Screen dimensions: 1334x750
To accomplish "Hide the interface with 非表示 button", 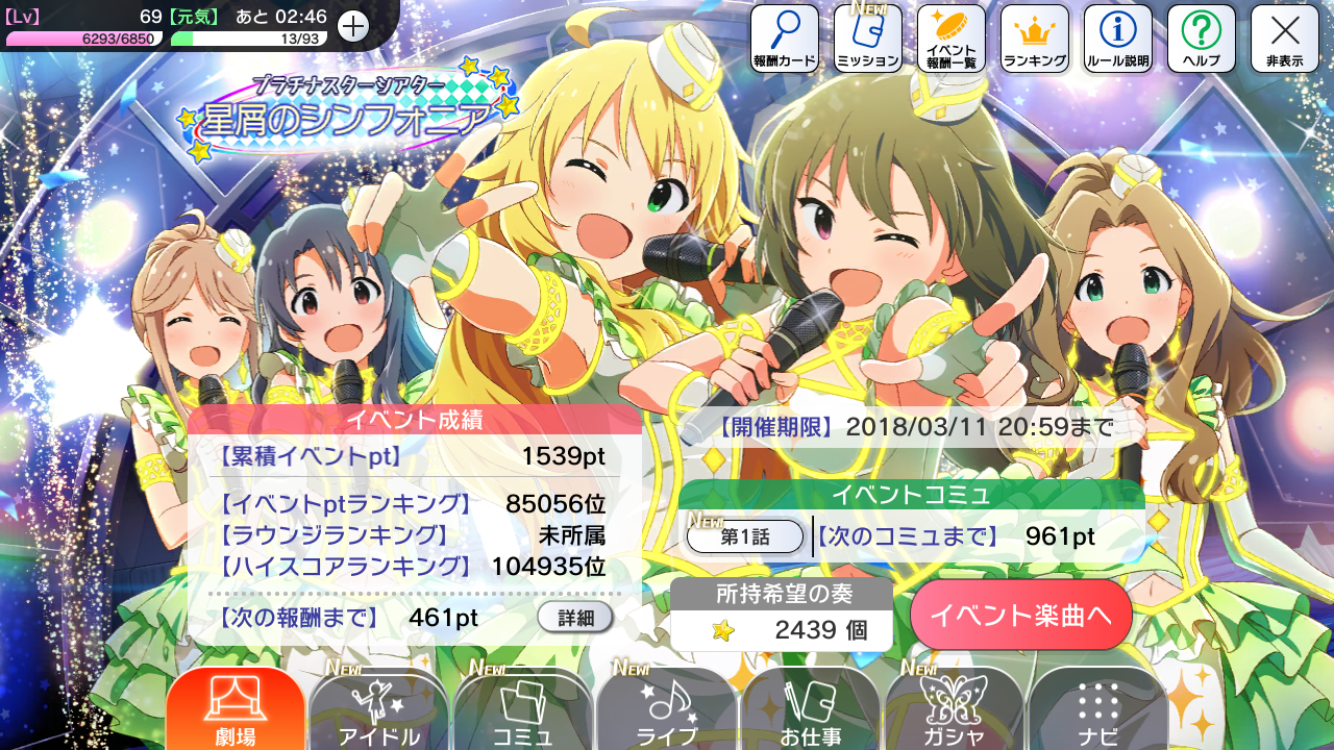I will [x=1284, y=38].
